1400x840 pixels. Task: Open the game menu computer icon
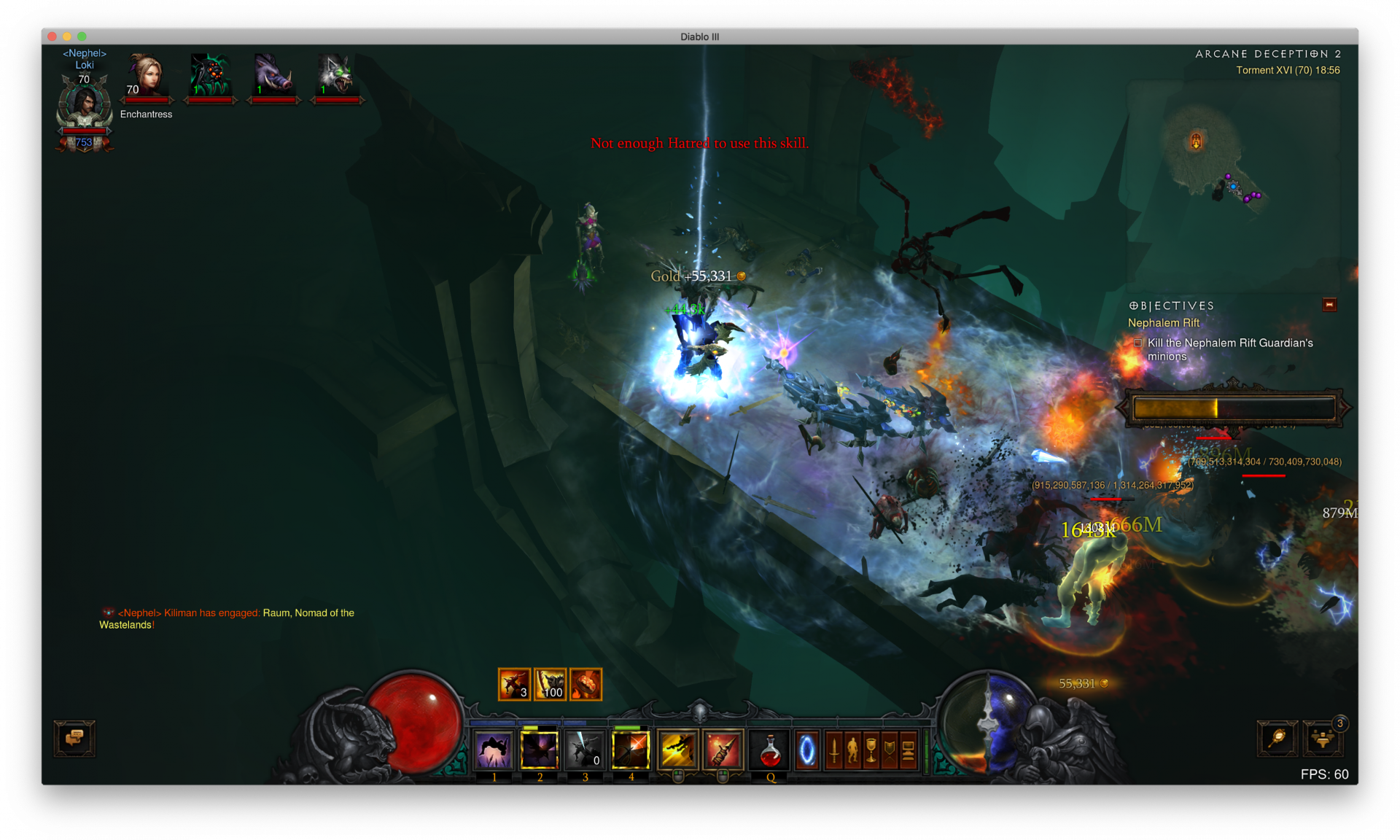[x=908, y=750]
